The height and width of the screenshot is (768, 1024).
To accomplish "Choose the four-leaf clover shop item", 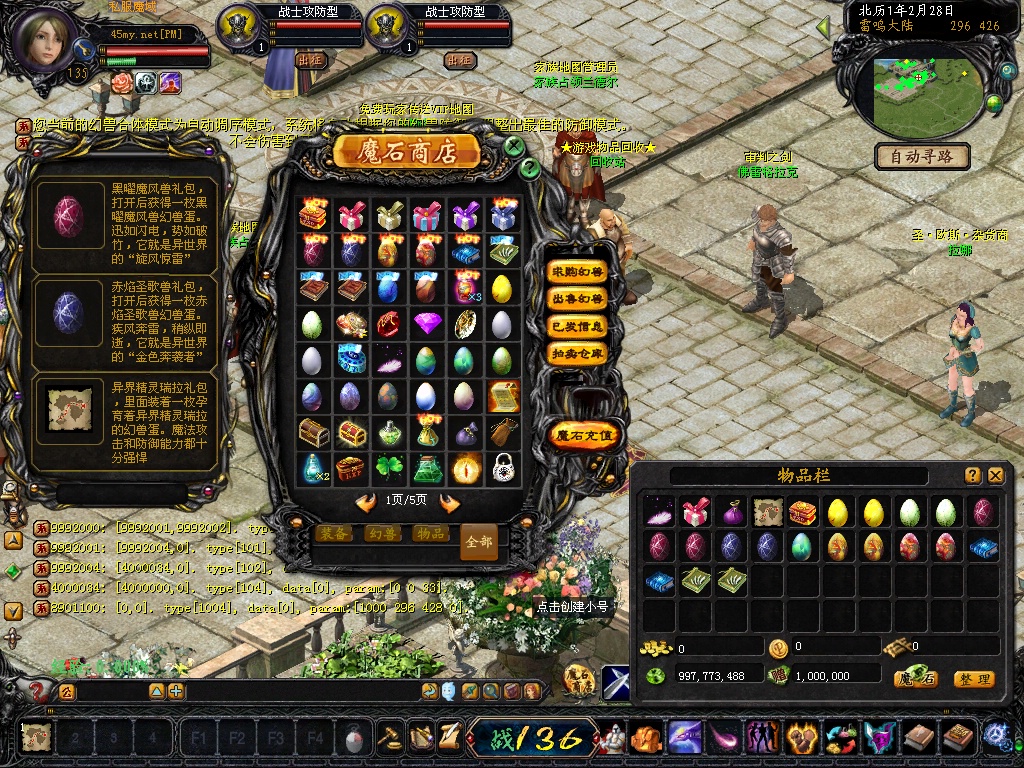I will point(389,467).
